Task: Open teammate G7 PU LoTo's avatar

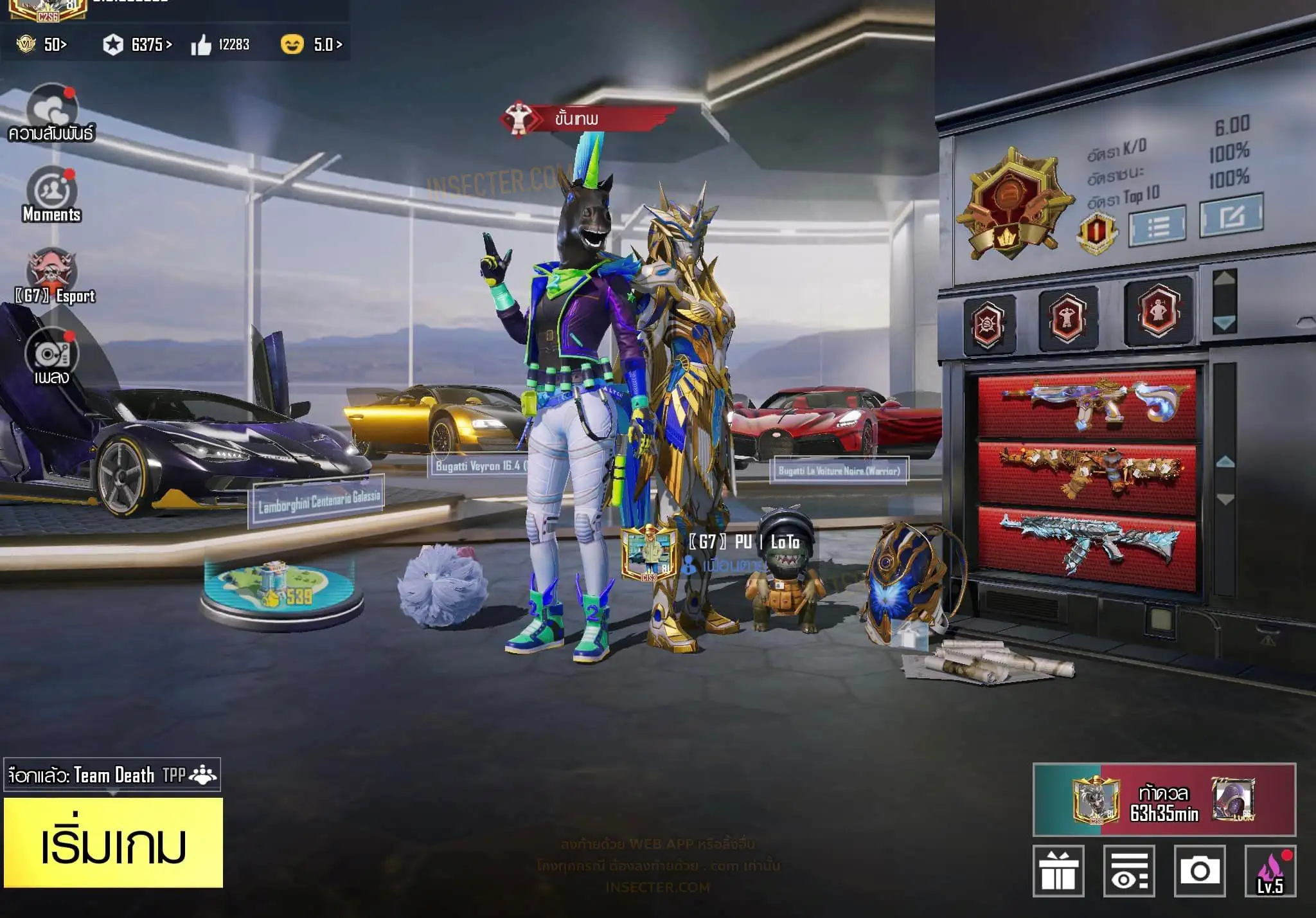Action: tap(648, 552)
